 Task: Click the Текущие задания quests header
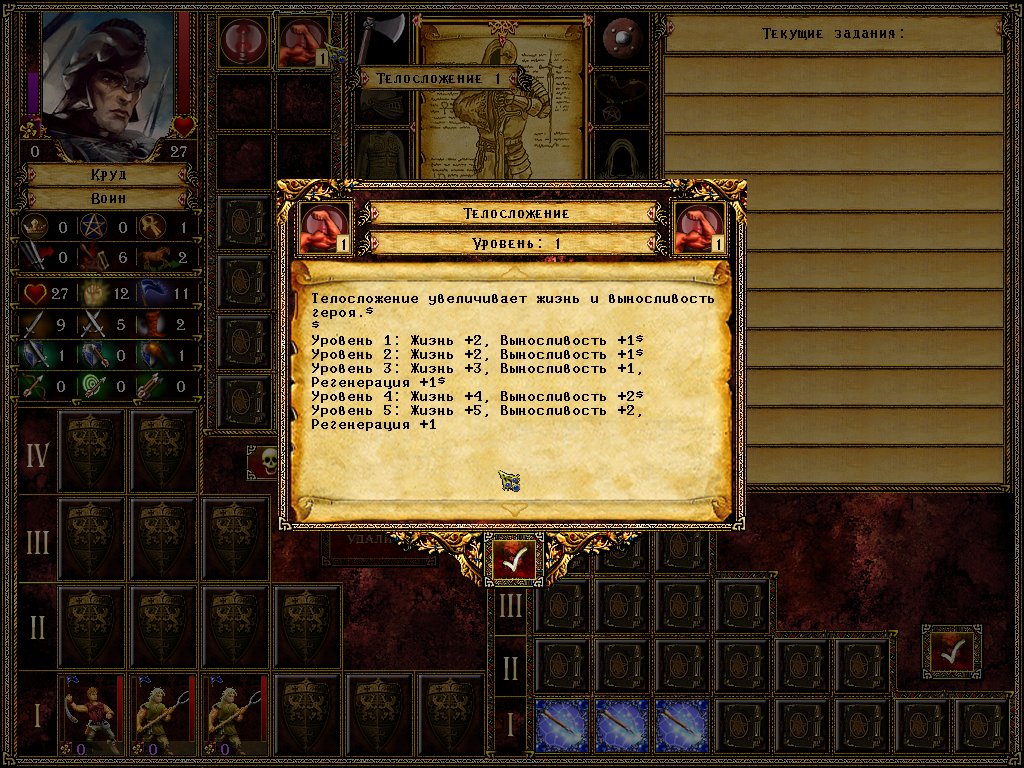coord(833,34)
